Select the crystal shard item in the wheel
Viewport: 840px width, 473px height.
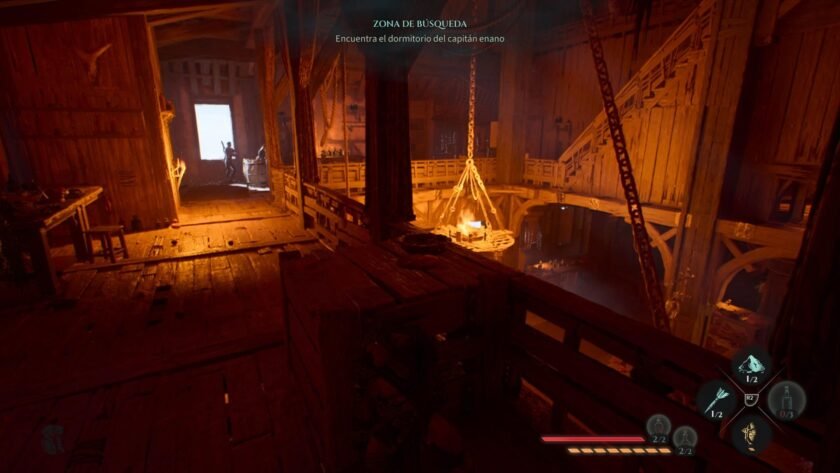click(x=750, y=365)
